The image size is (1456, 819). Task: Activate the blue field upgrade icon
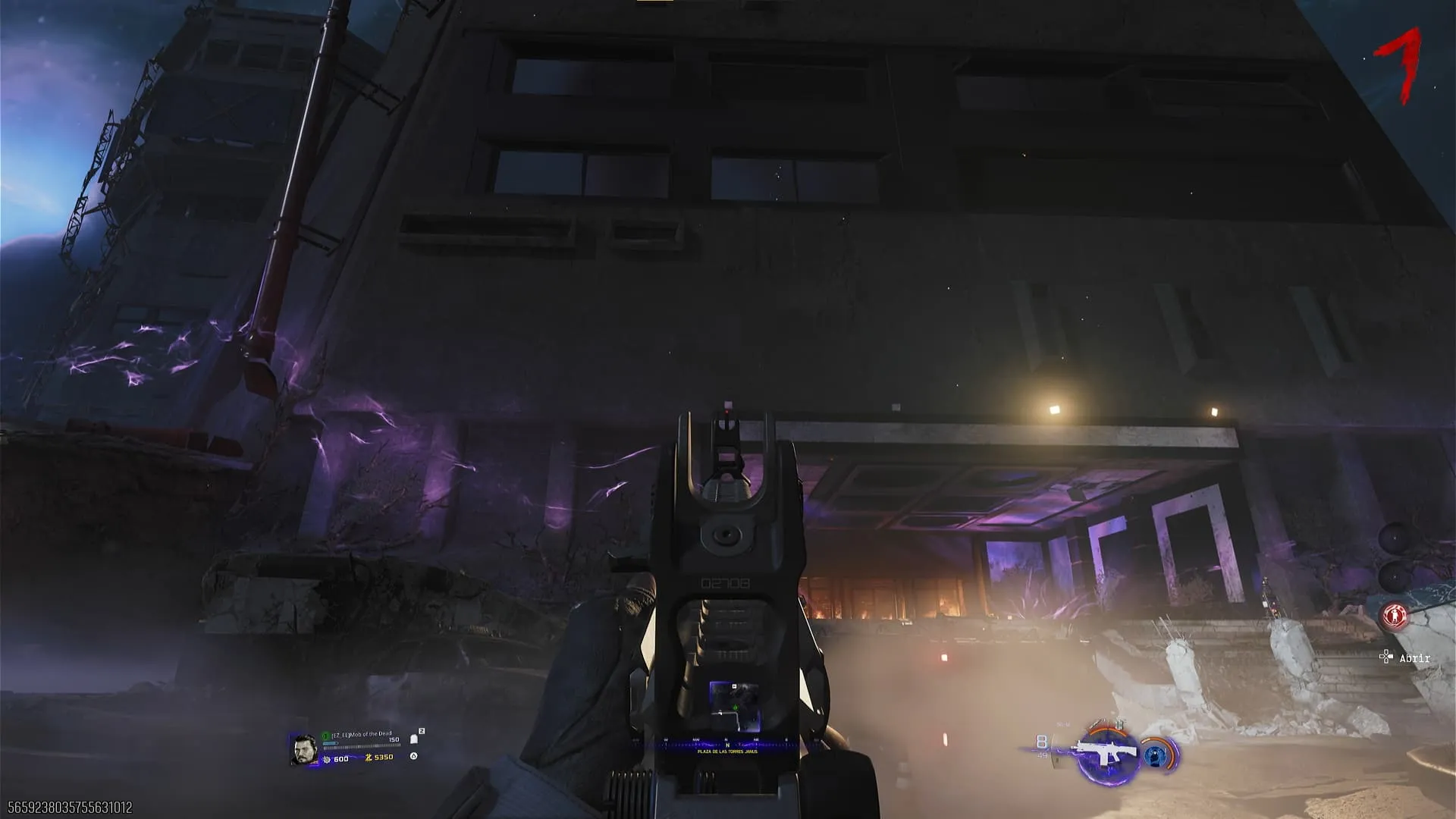1156,754
